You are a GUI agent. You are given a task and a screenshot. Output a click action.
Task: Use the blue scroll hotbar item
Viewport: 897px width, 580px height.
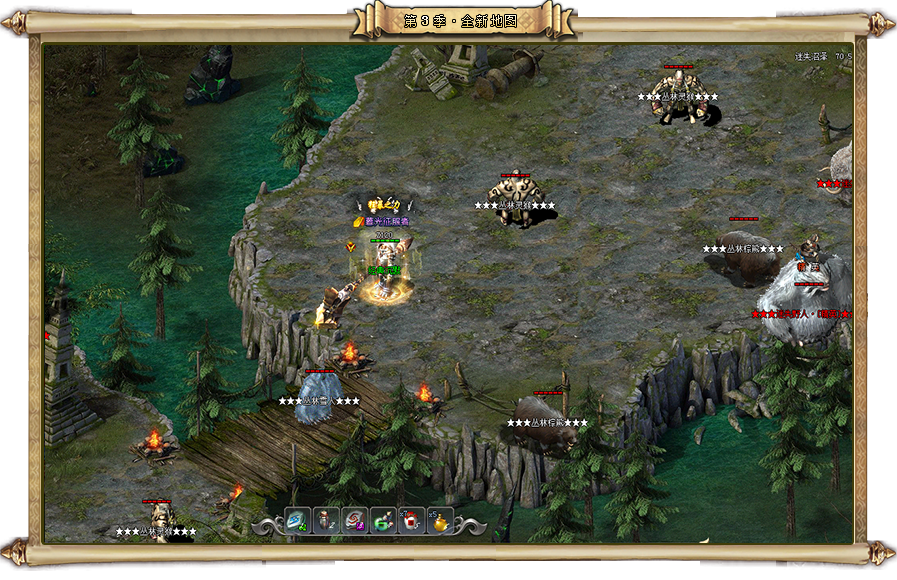point(298,521)
